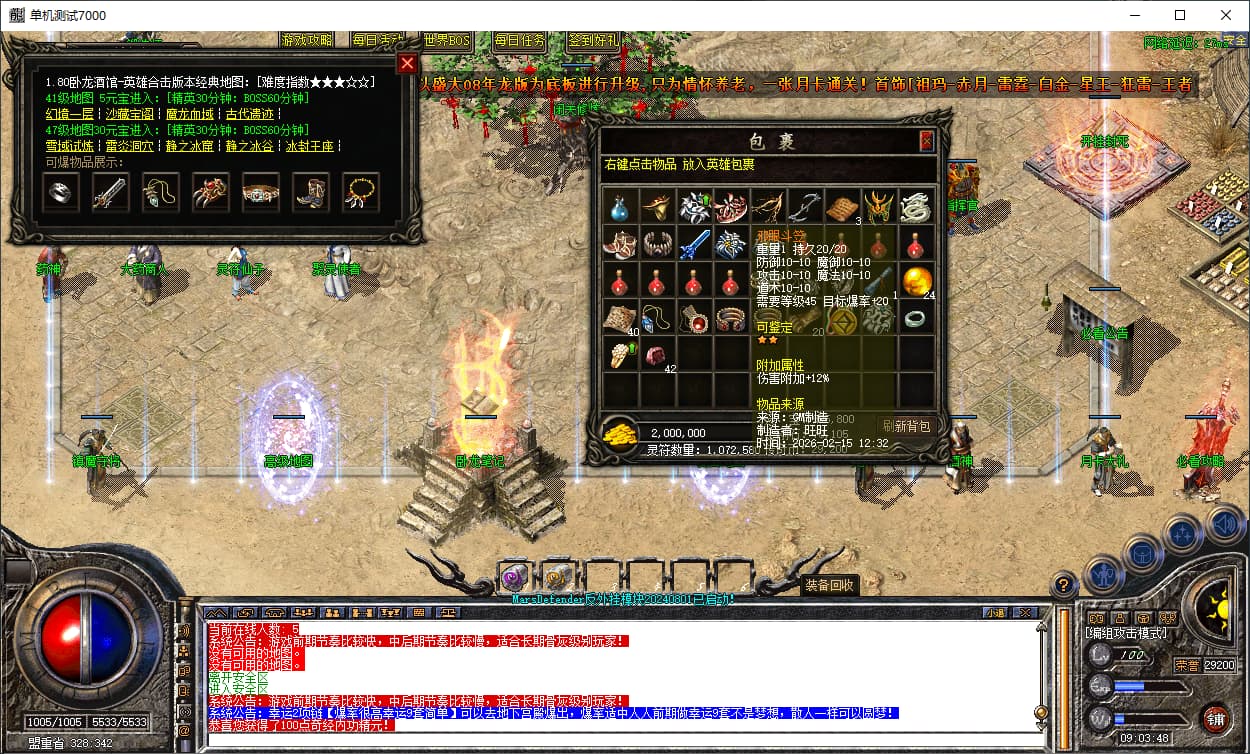Show the 每日任务 daily tasks
Viewport: 1250px width, 754px height.
(x=519, y=41)
